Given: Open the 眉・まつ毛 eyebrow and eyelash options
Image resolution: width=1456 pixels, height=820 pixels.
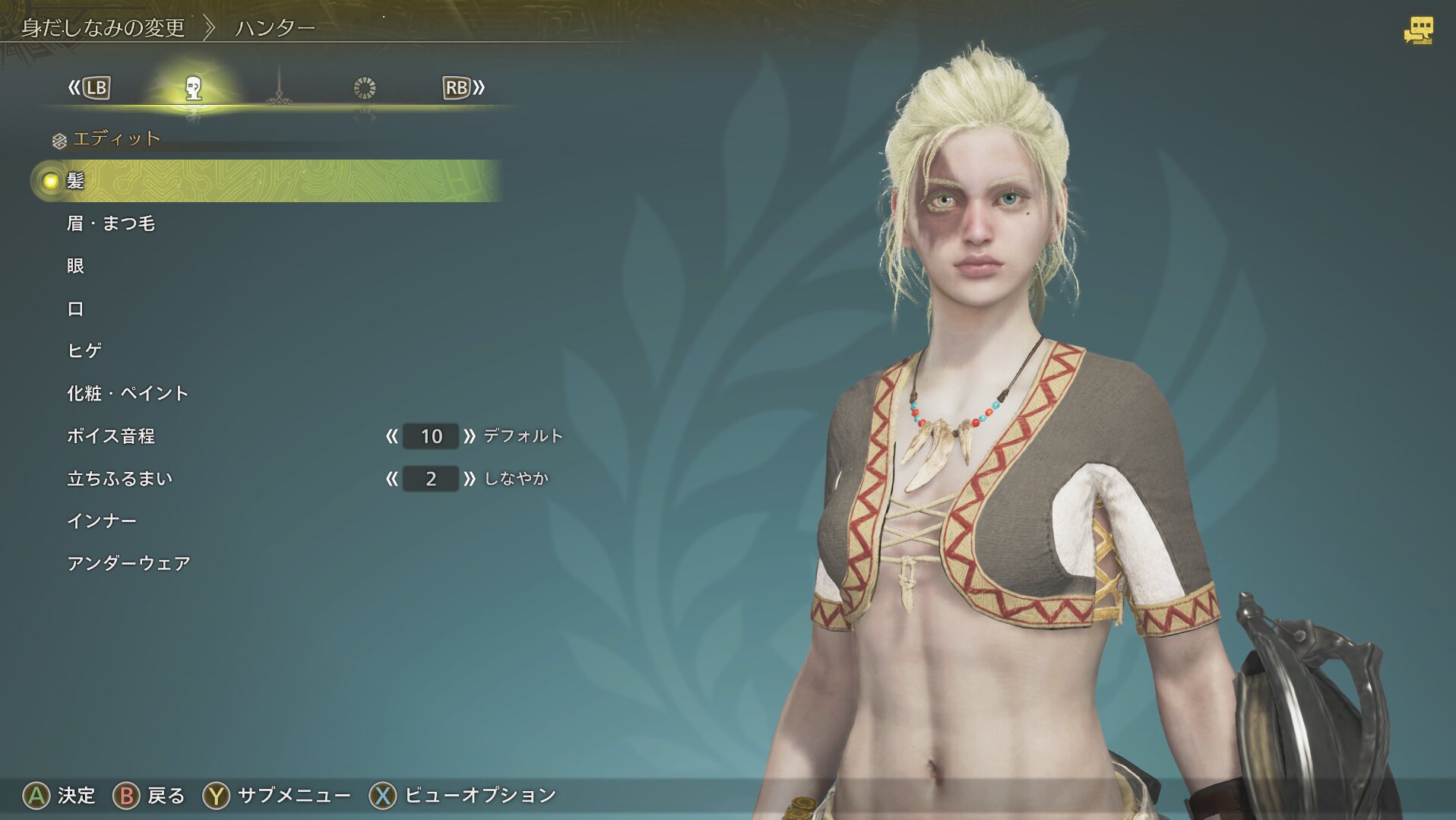Looking at the screenshot, I should (x=111, y=223).
